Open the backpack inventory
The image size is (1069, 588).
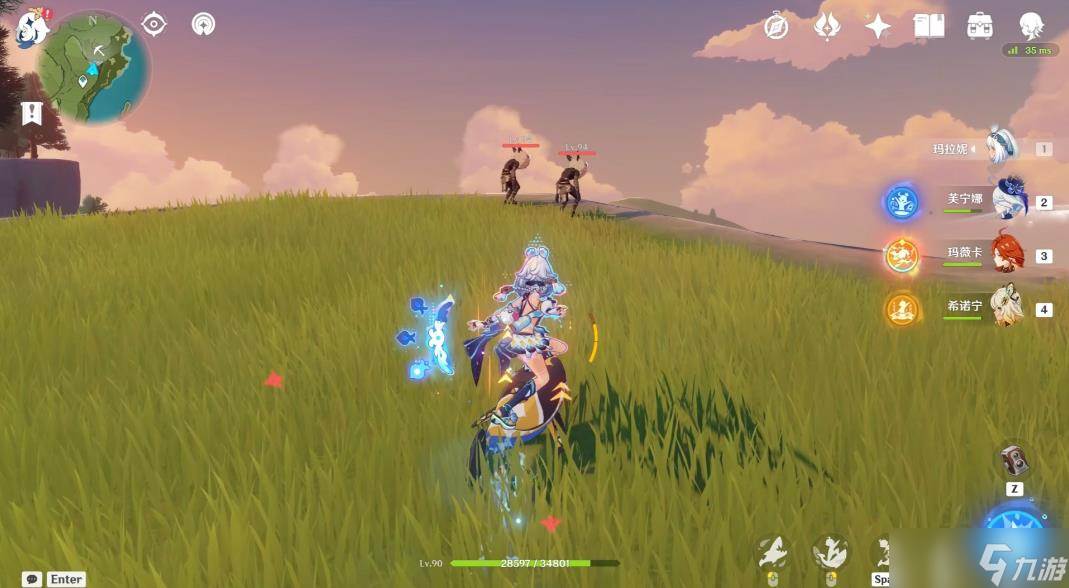coord(980,27)
